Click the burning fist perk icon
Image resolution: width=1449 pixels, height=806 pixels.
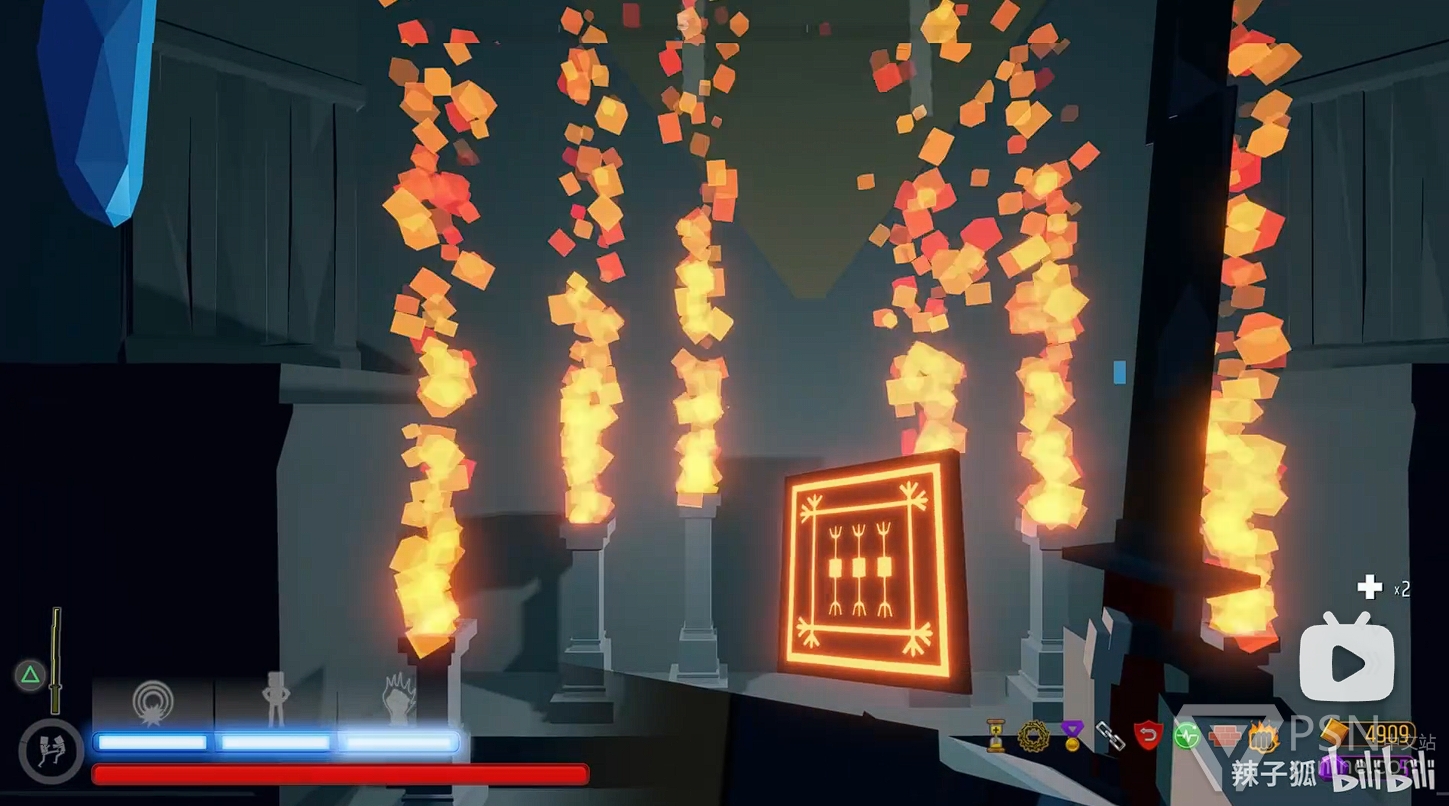(x=1261, y=738)
